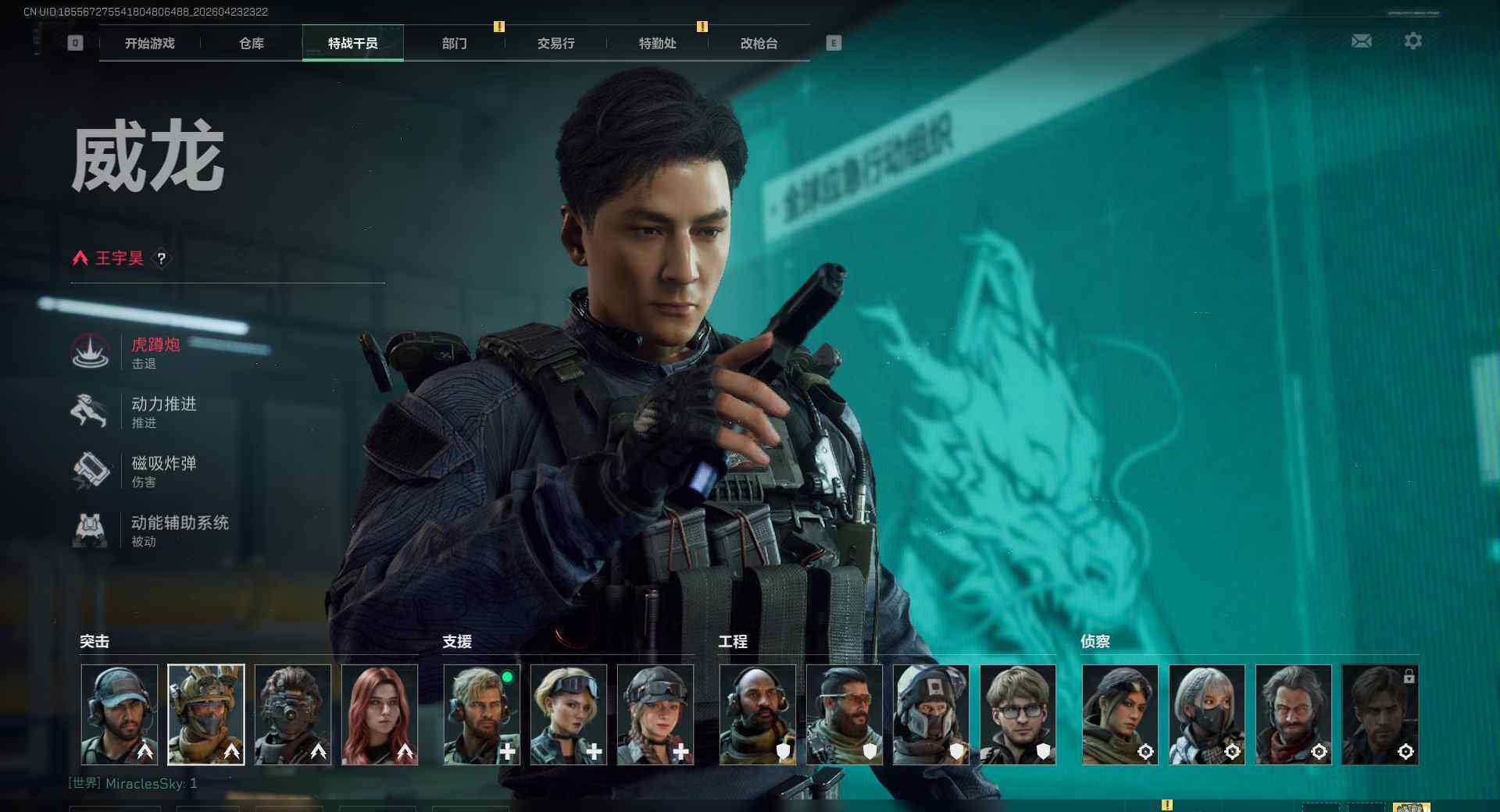Choose the 磁吸炸弹 skill entry
Viewport: 1500px width, 812px height.
[x=163, y=471]
